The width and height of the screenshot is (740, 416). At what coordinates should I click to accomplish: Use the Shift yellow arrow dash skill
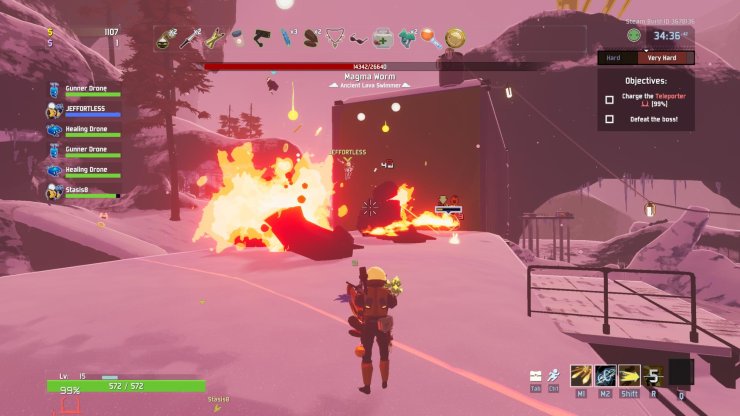[x=628, y=375]
